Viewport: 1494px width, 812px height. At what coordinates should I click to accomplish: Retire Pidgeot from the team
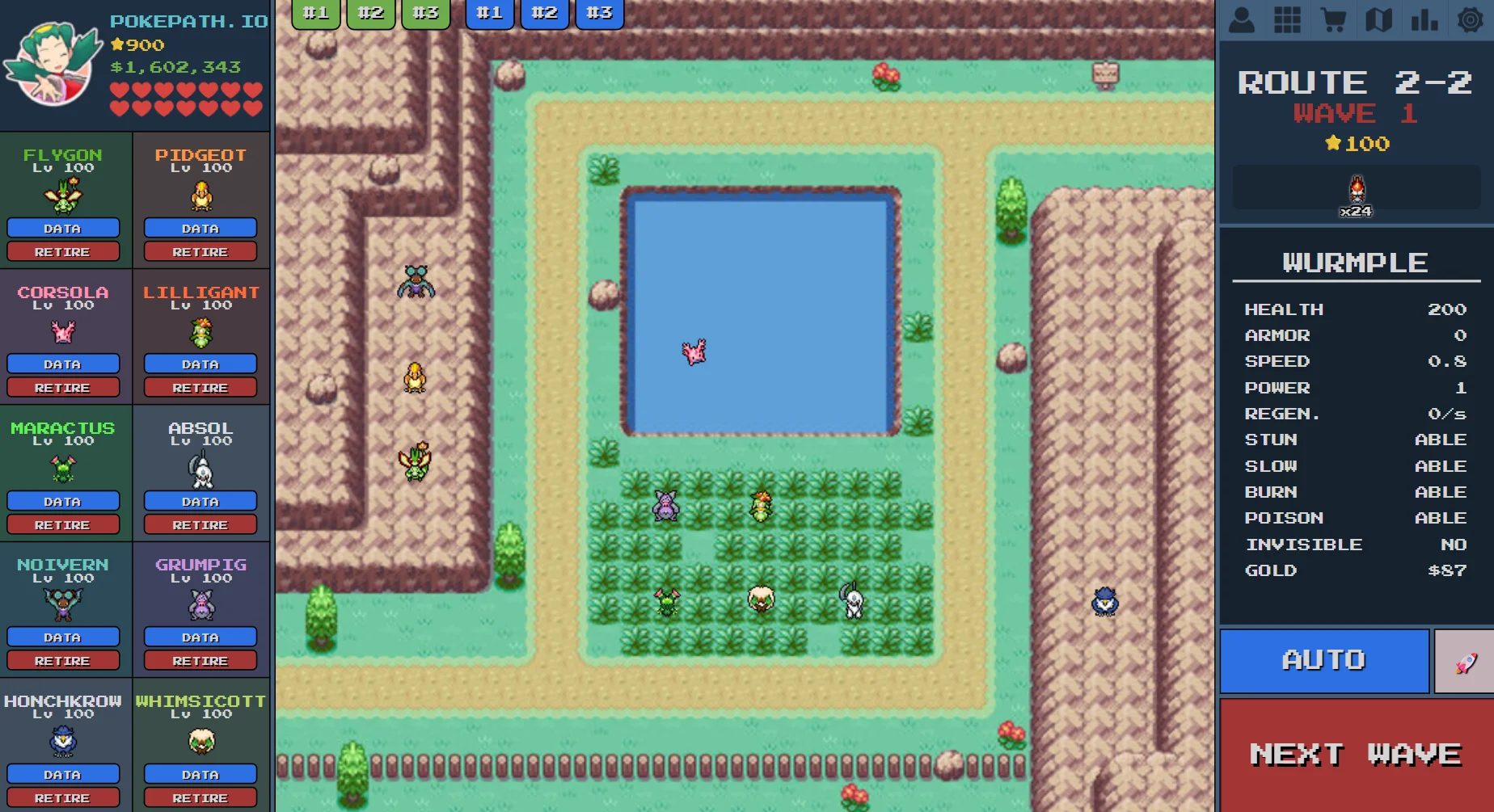(x=200, y=251)
